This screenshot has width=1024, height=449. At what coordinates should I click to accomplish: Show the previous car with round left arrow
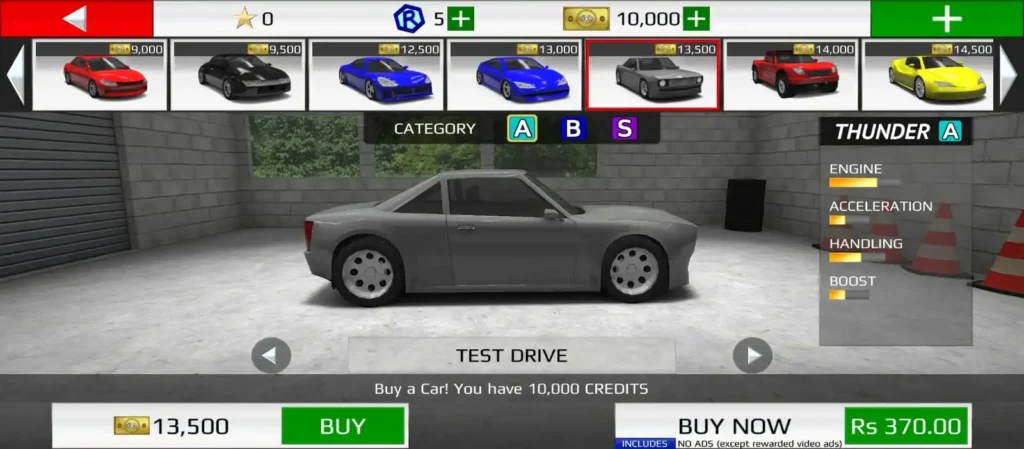click(x=271, y=355)
